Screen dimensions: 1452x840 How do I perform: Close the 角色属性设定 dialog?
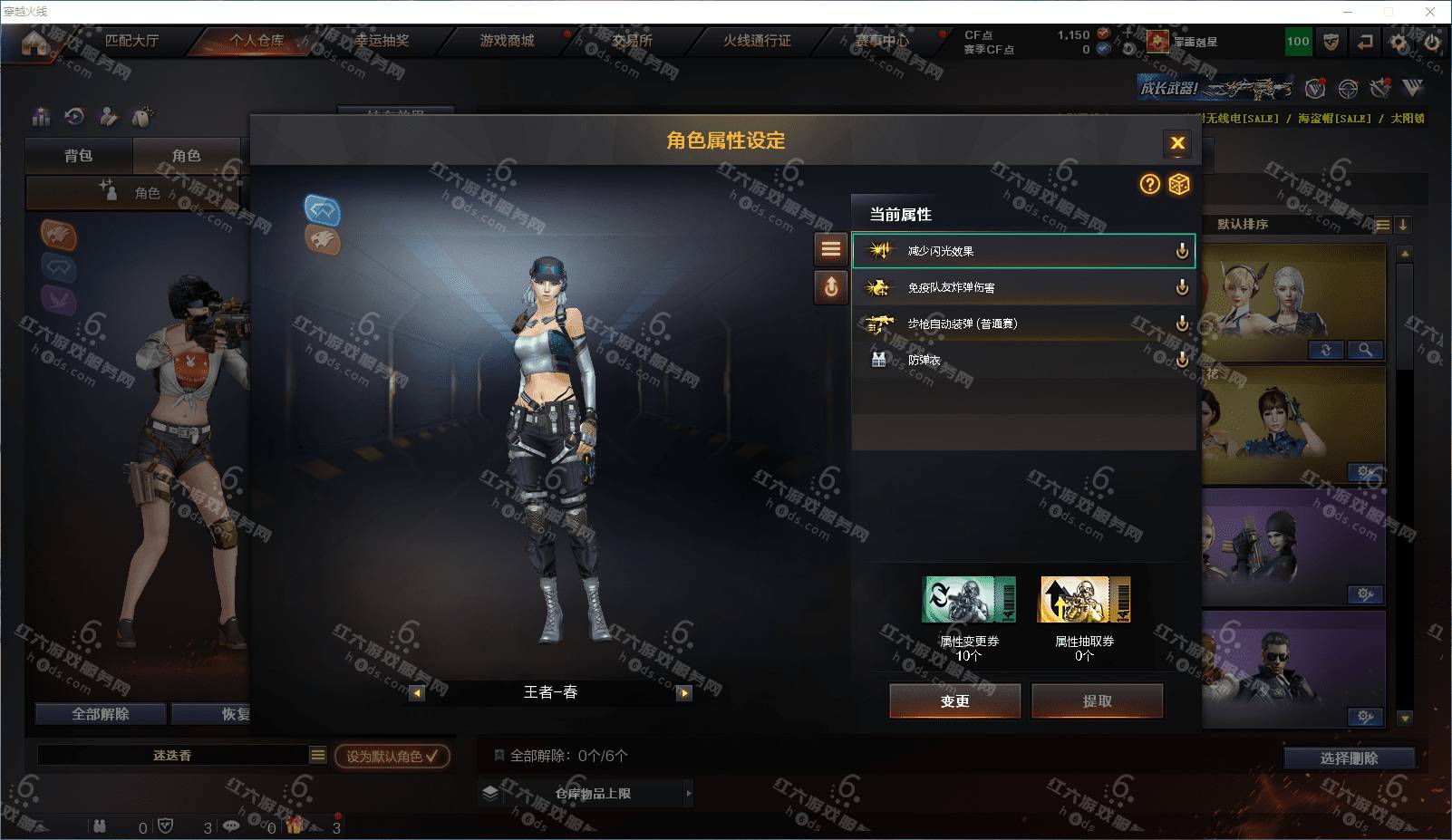point(1177,143)
